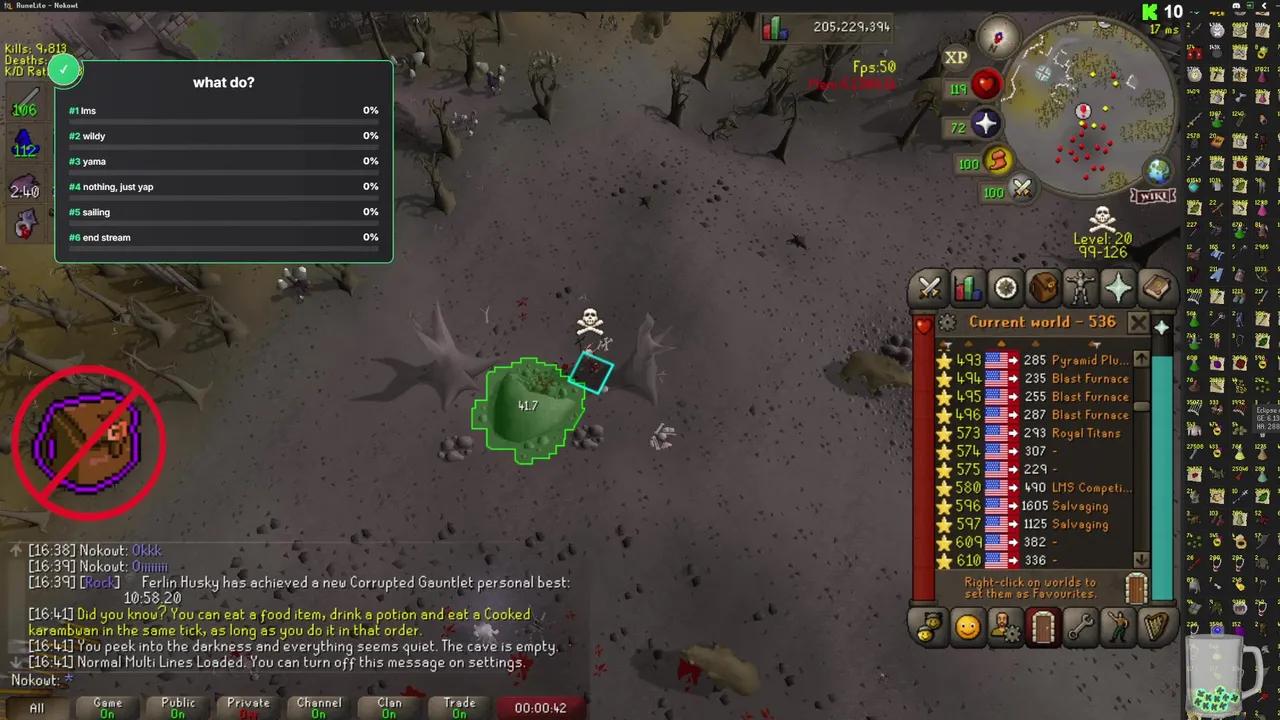This screenshot has height=720, width=1280.
Task: Vote for '#6 end stream' in the poll
Action: tap(222, 237)
